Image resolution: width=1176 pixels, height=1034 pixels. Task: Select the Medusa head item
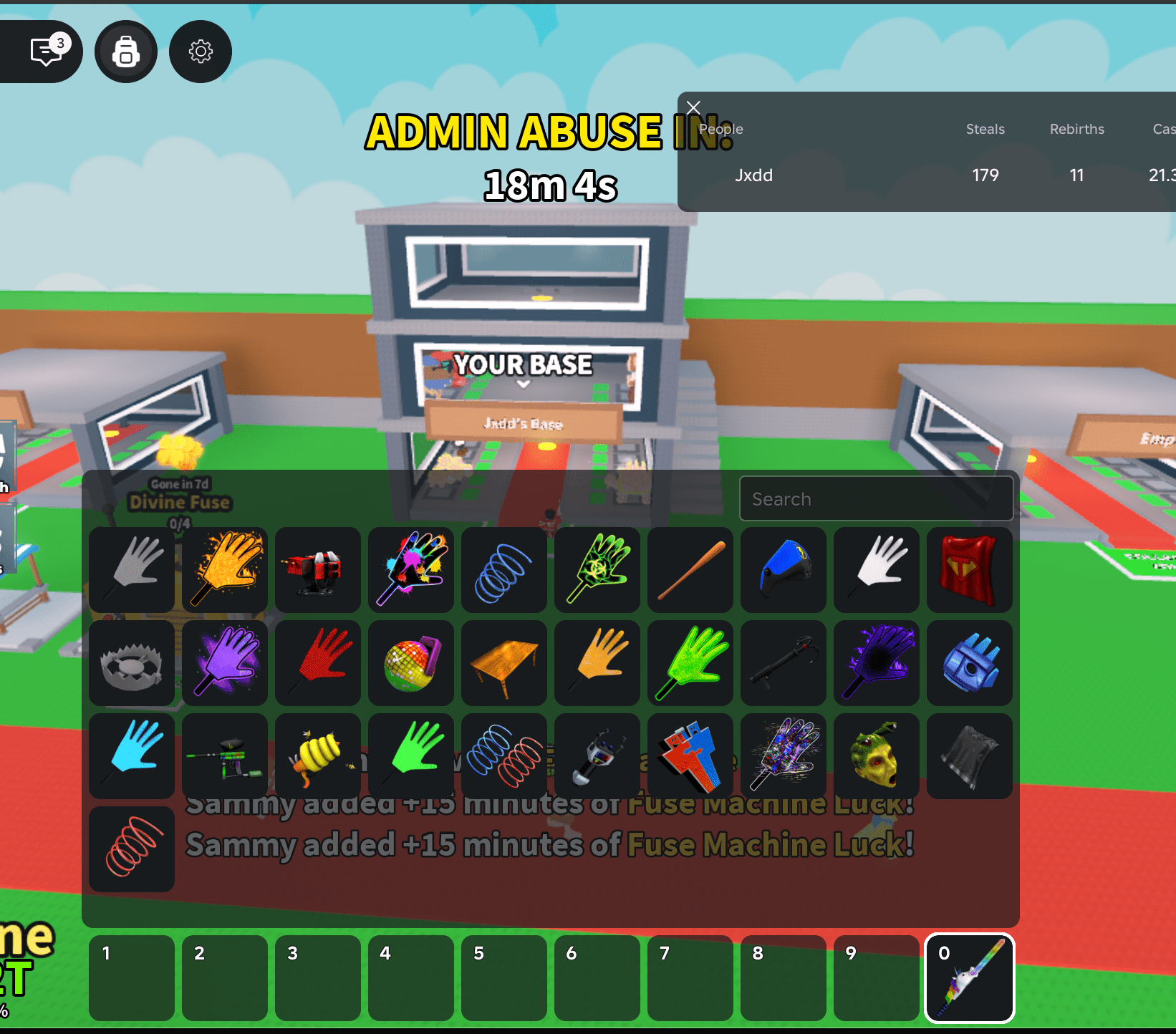876,756
